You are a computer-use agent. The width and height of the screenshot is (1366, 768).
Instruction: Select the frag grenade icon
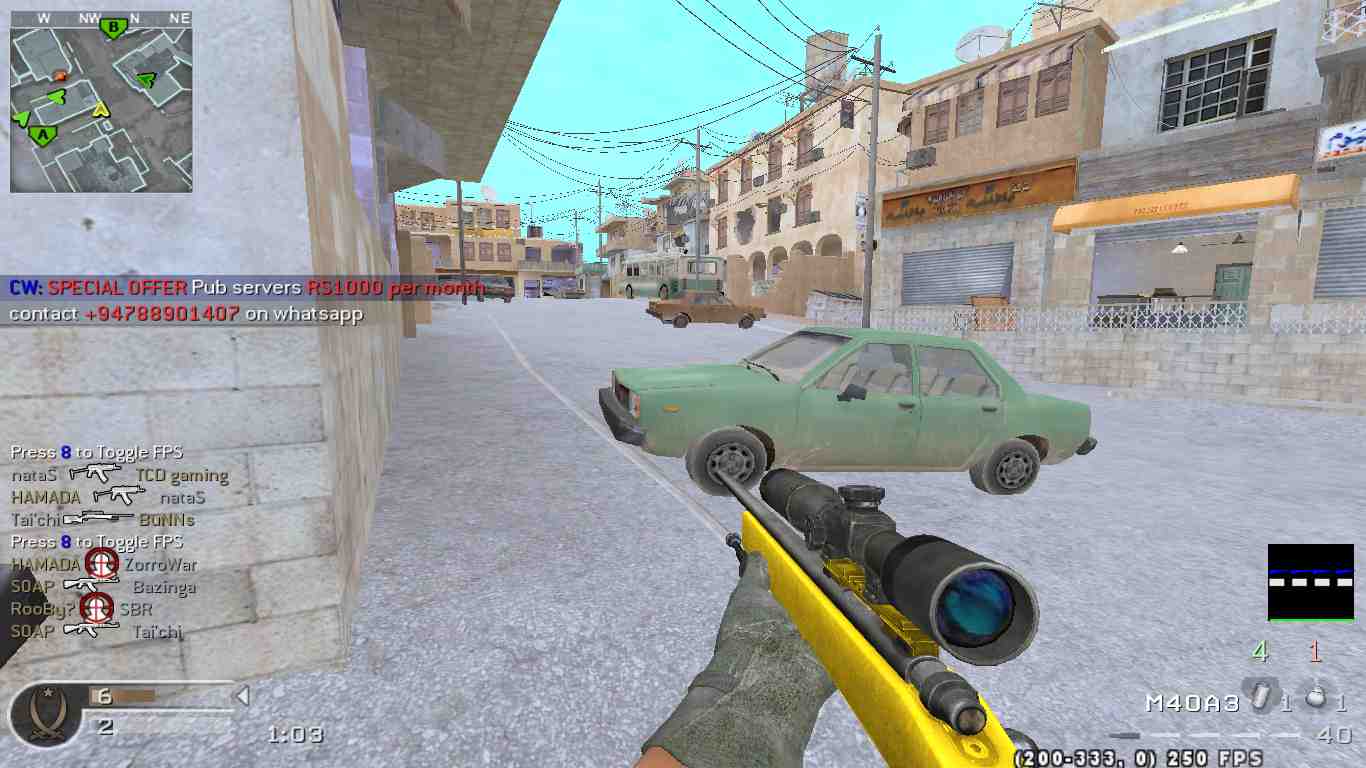pos(1316,696)
